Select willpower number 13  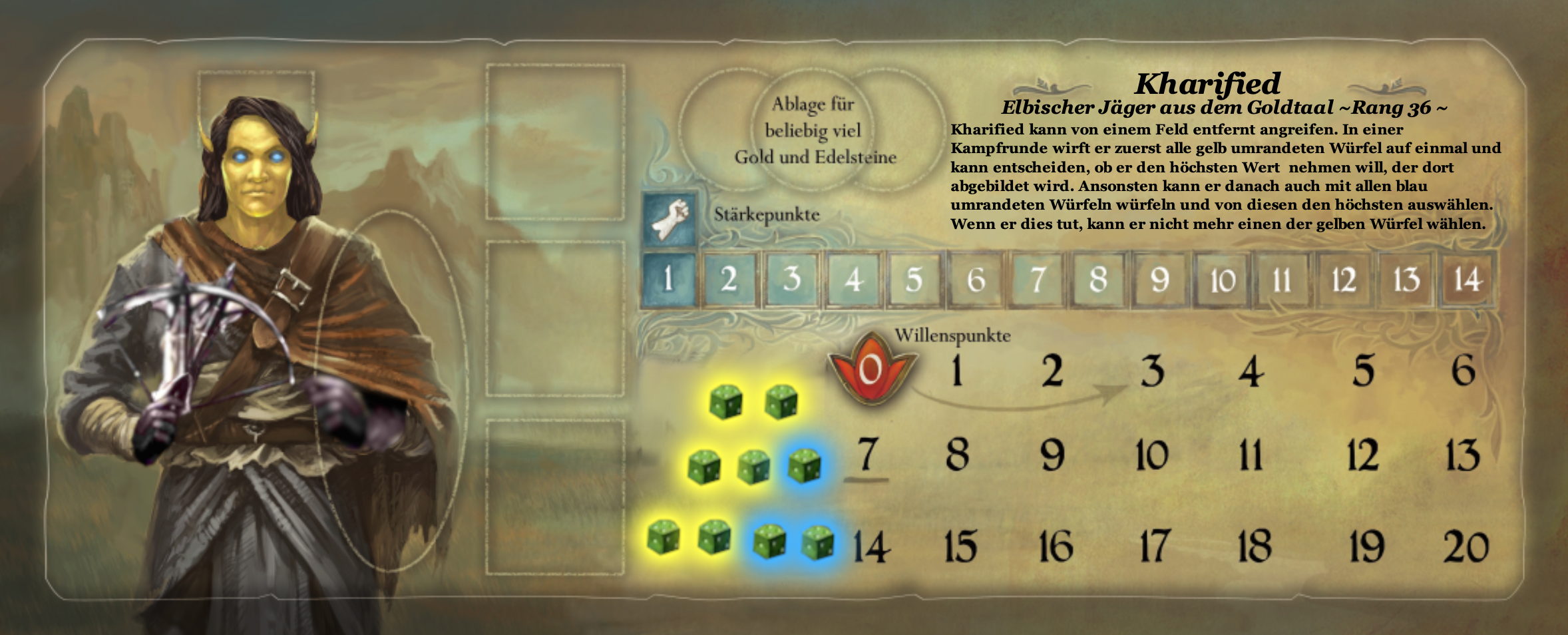(1462, 456)
